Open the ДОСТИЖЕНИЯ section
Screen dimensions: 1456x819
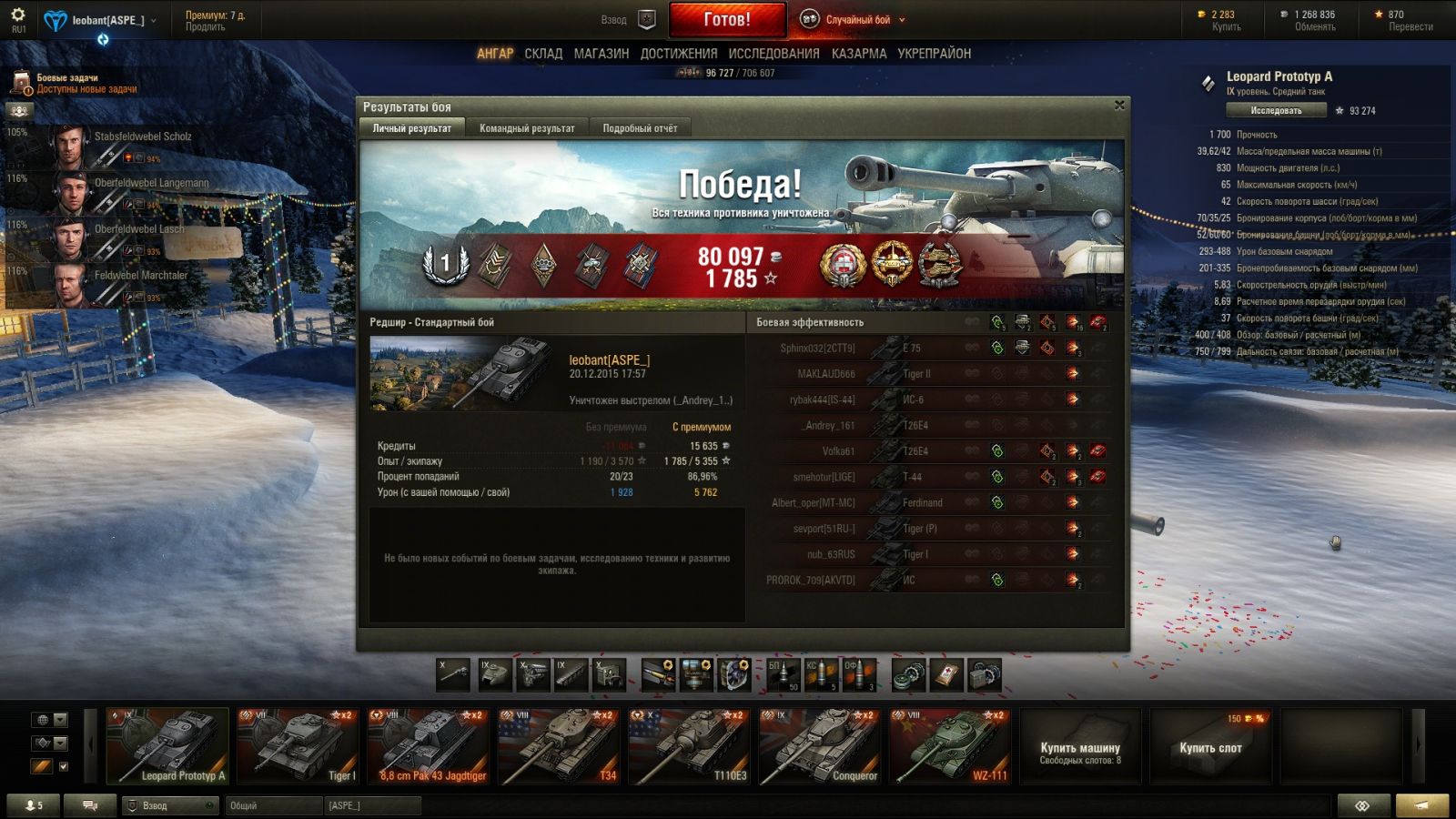[679, 54]
